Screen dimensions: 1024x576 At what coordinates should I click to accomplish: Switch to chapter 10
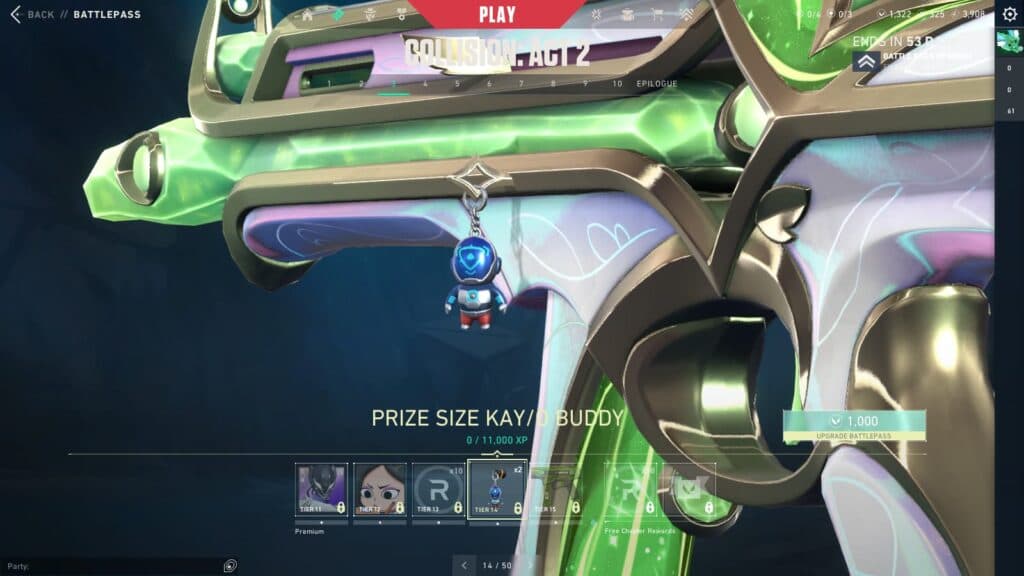pos(617,84)
